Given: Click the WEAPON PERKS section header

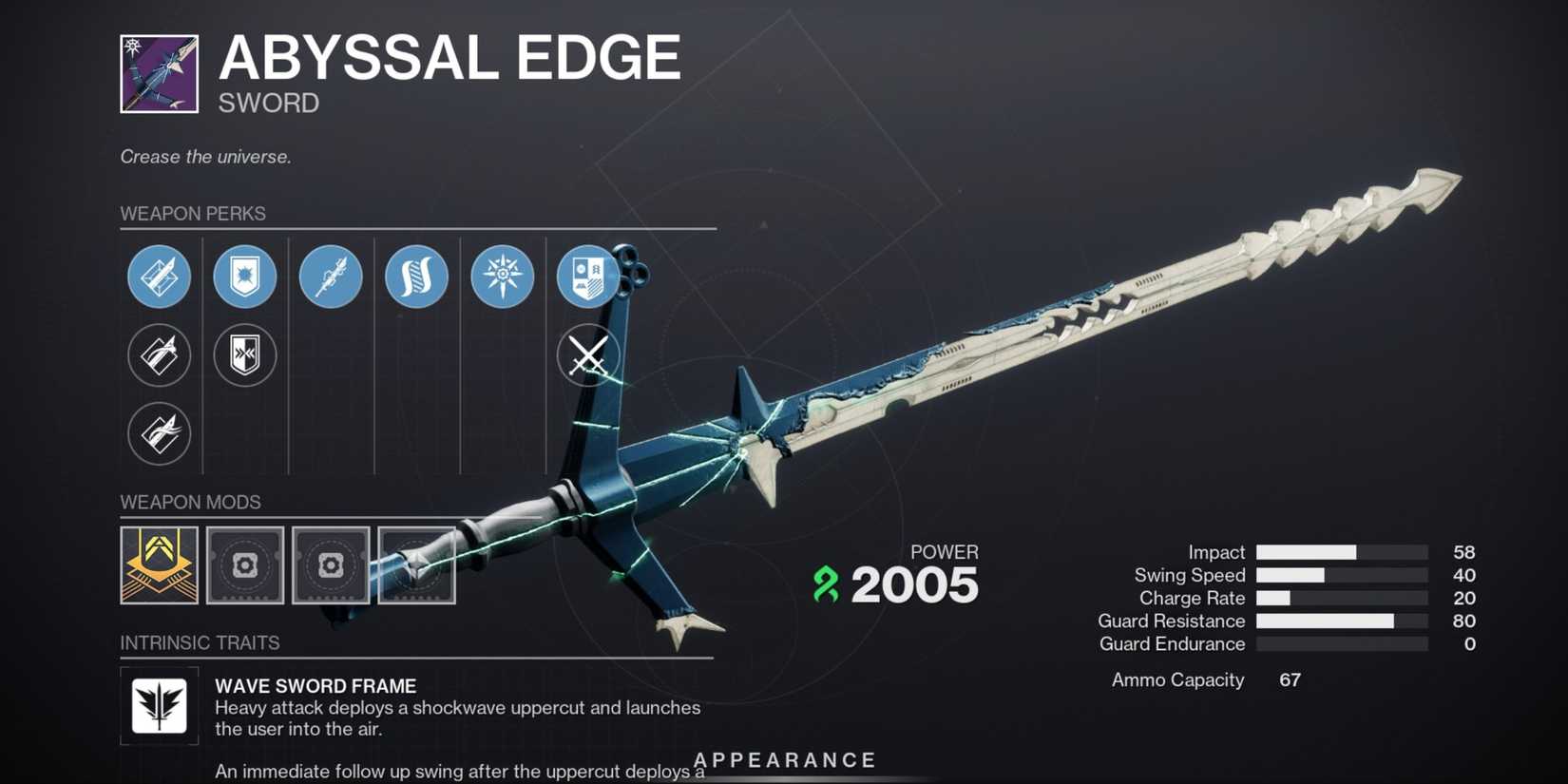Looking at the screenshot, I should pyautogui.click(x=192, y=214).
